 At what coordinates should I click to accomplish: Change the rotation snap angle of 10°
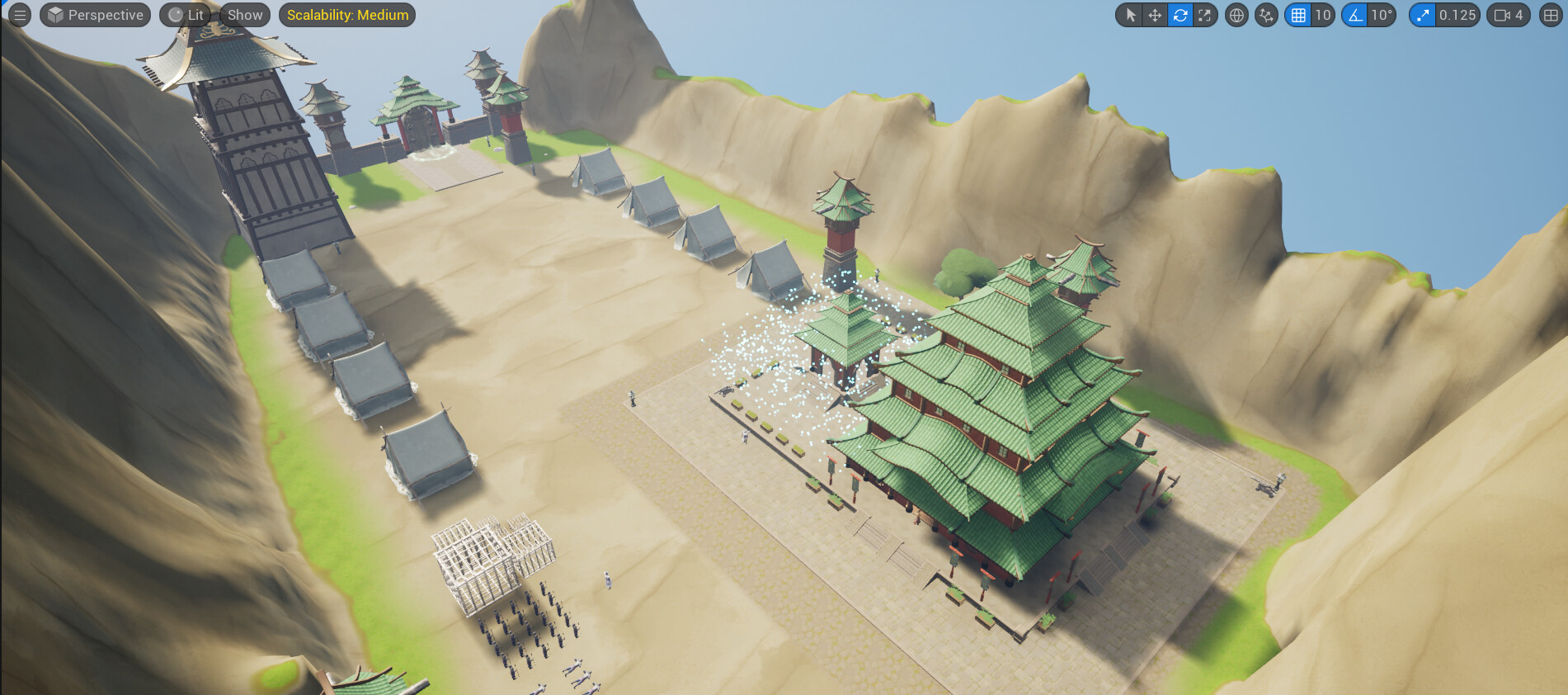[1384, 15]
